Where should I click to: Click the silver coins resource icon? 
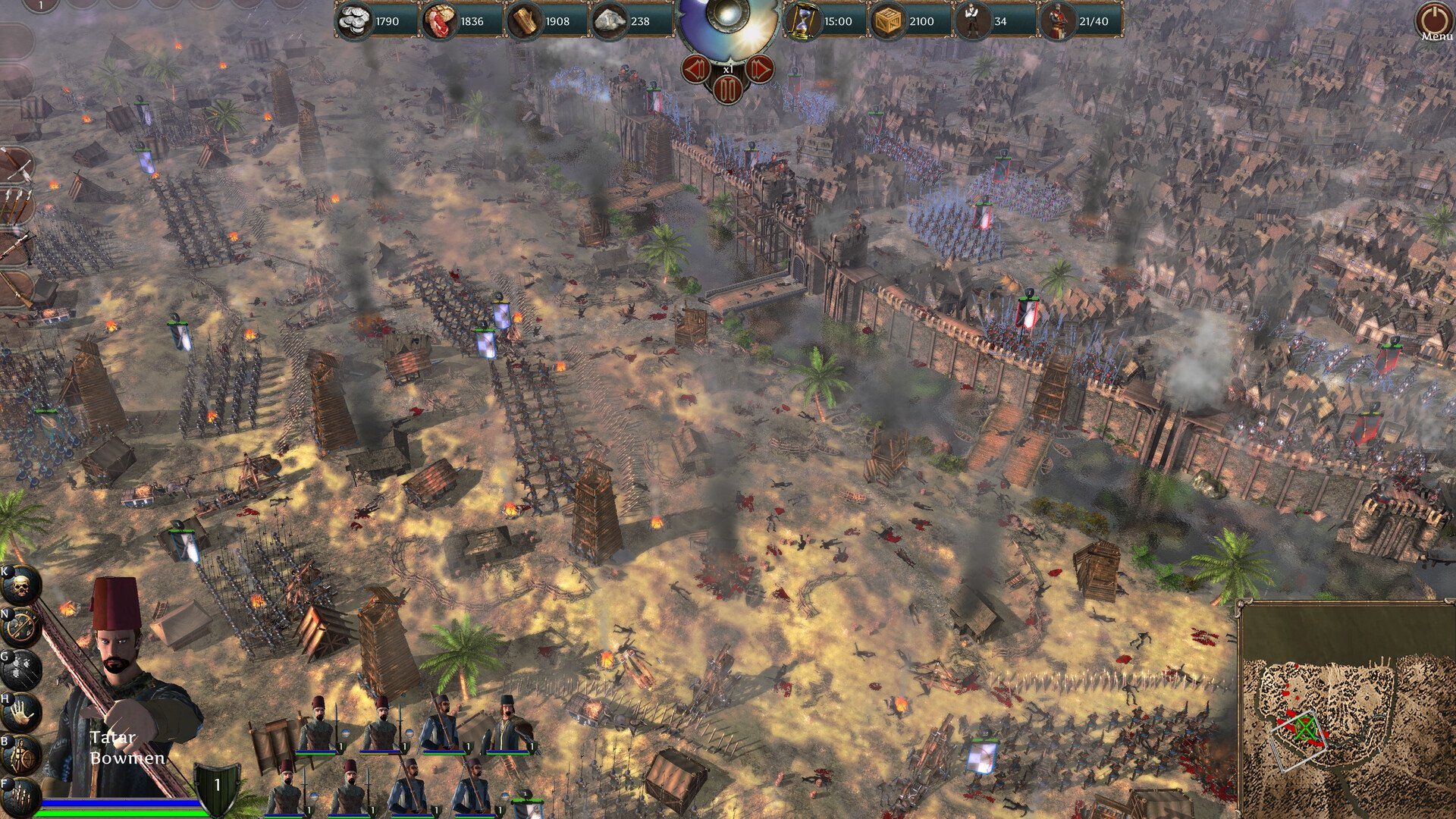click(353, 21)
